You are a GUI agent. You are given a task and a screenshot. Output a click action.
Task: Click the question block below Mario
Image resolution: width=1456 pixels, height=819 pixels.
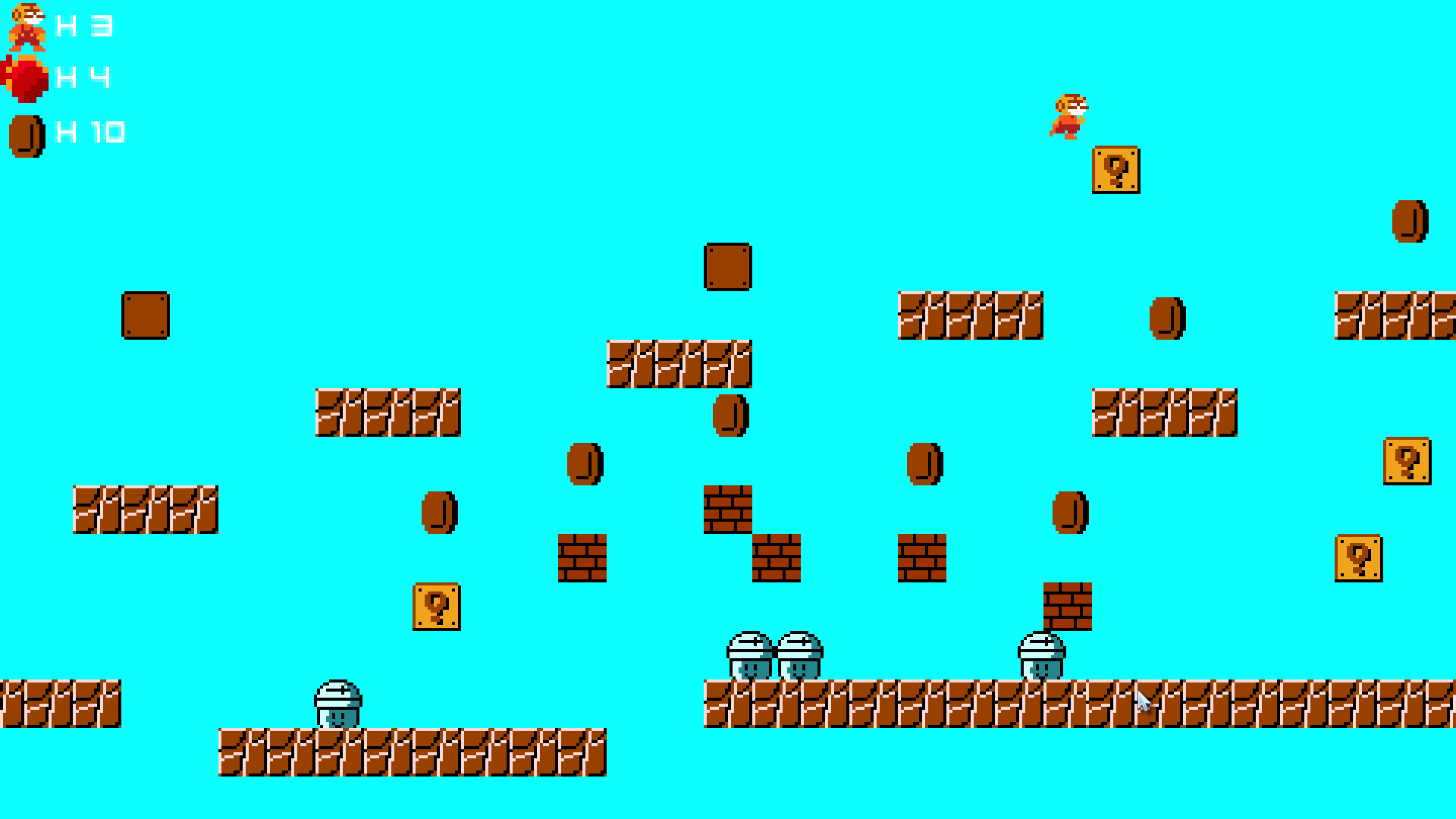pyautogui.click(x=1115, y=171)
